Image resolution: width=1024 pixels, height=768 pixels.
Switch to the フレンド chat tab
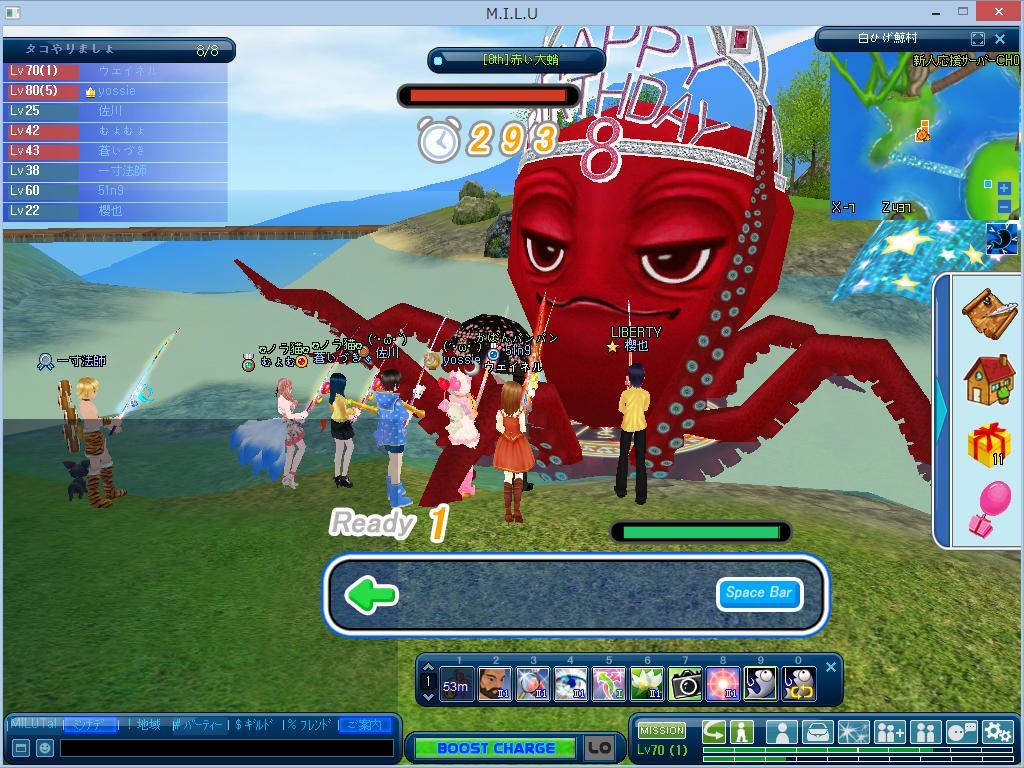point(310,725)
